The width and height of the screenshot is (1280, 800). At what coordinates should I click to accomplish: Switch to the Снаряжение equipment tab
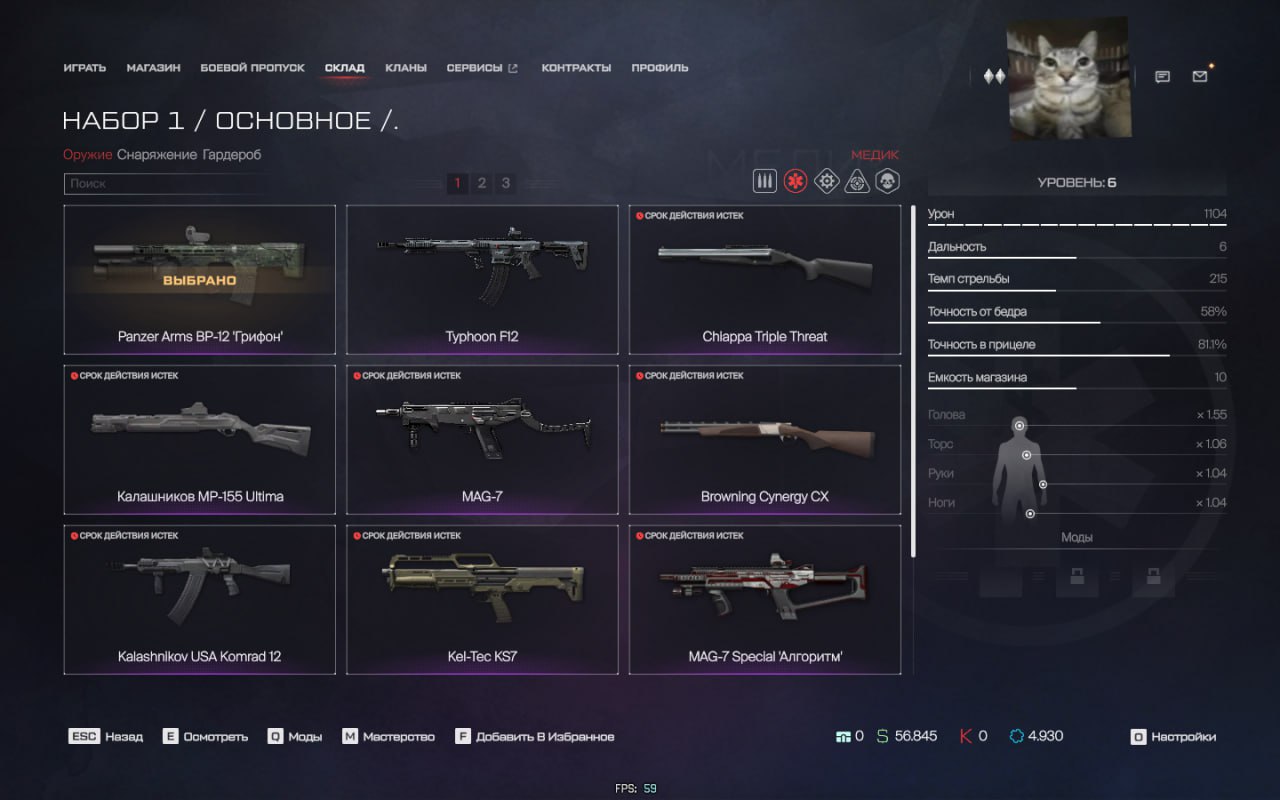coord(157,155)
